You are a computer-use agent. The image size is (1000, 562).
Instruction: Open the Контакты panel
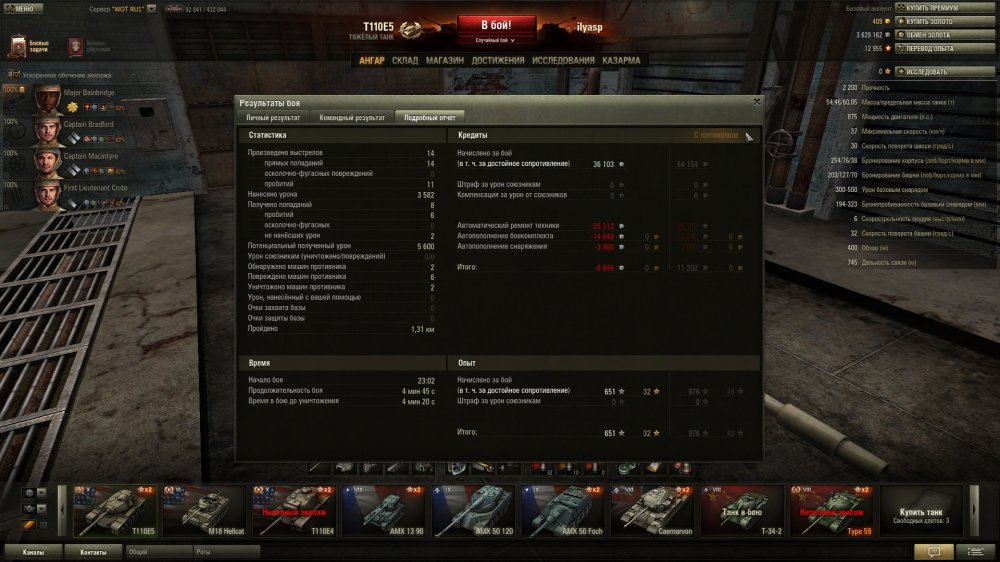click(x=93, y=551)
